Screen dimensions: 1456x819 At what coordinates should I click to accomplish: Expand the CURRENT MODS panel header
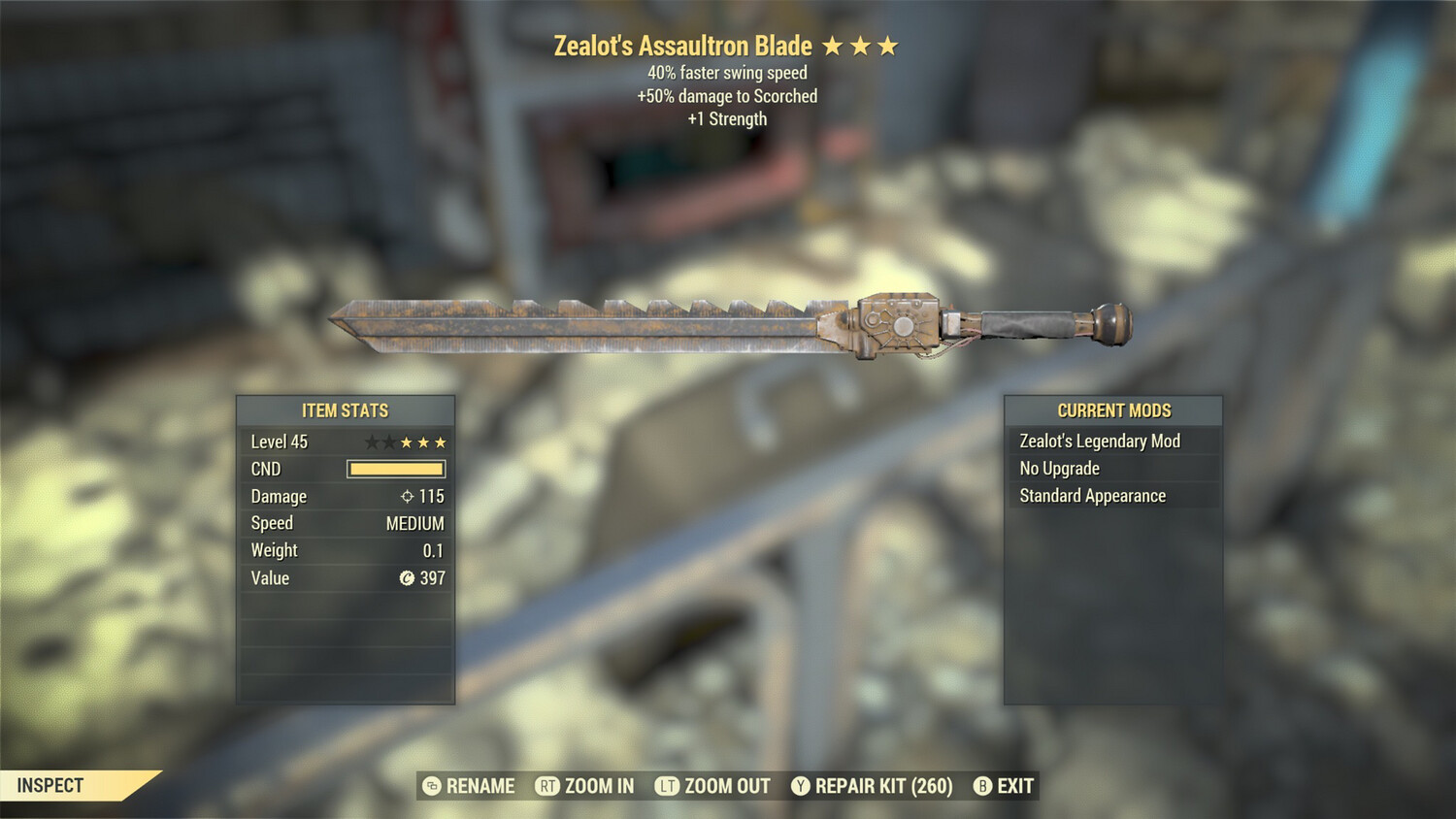[x=1112, y=410]
